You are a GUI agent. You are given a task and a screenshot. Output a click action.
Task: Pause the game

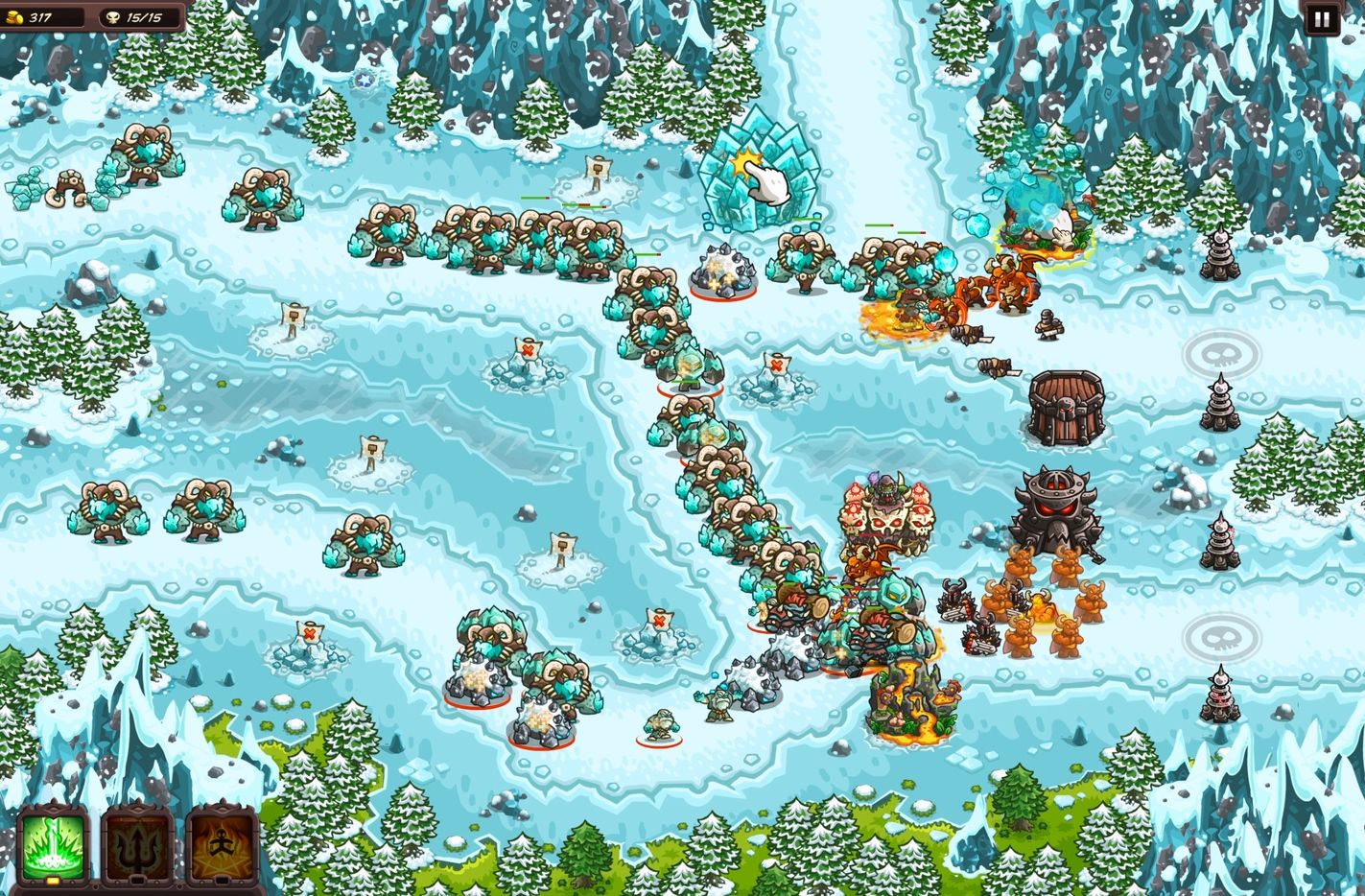pyautogui.click(x=1321, y=19)
